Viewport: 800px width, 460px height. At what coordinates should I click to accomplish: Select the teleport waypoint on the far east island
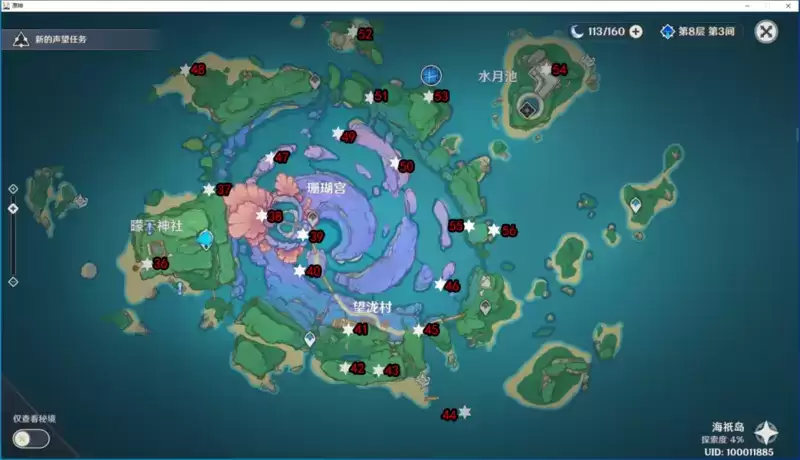pyautogui.click(x=635, y=204)
